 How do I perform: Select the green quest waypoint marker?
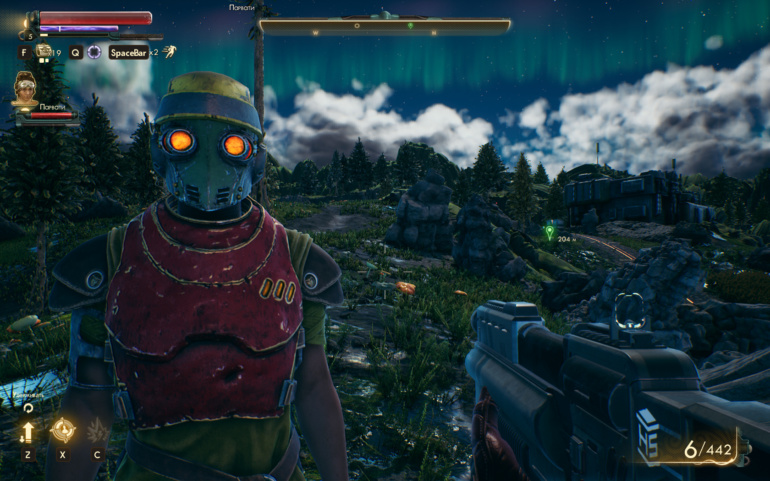[x=548, y=232]
